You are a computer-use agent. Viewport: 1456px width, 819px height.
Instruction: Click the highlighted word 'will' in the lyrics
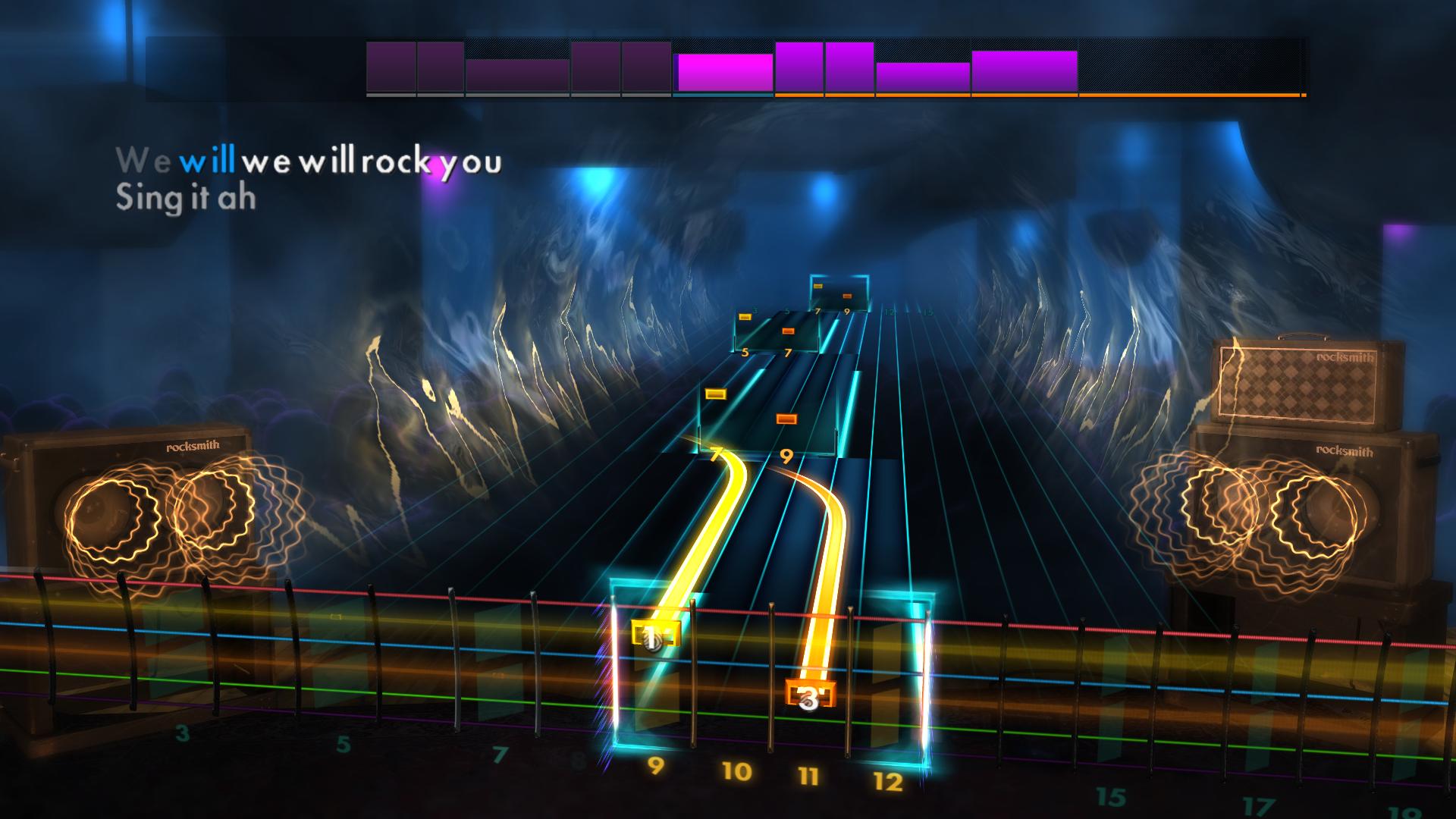point(210,161)
